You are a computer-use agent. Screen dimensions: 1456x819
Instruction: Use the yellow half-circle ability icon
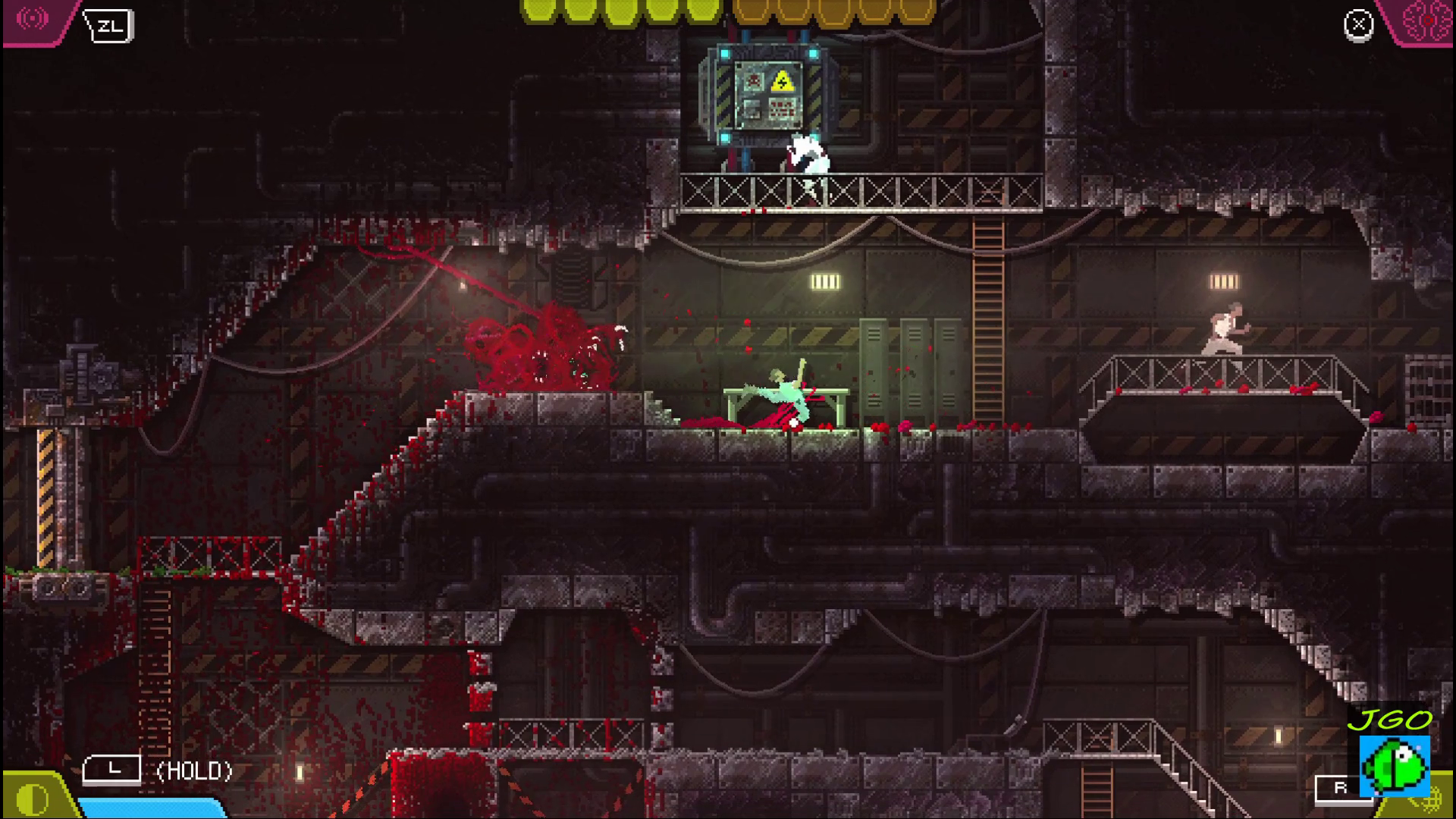click(32, 798)
